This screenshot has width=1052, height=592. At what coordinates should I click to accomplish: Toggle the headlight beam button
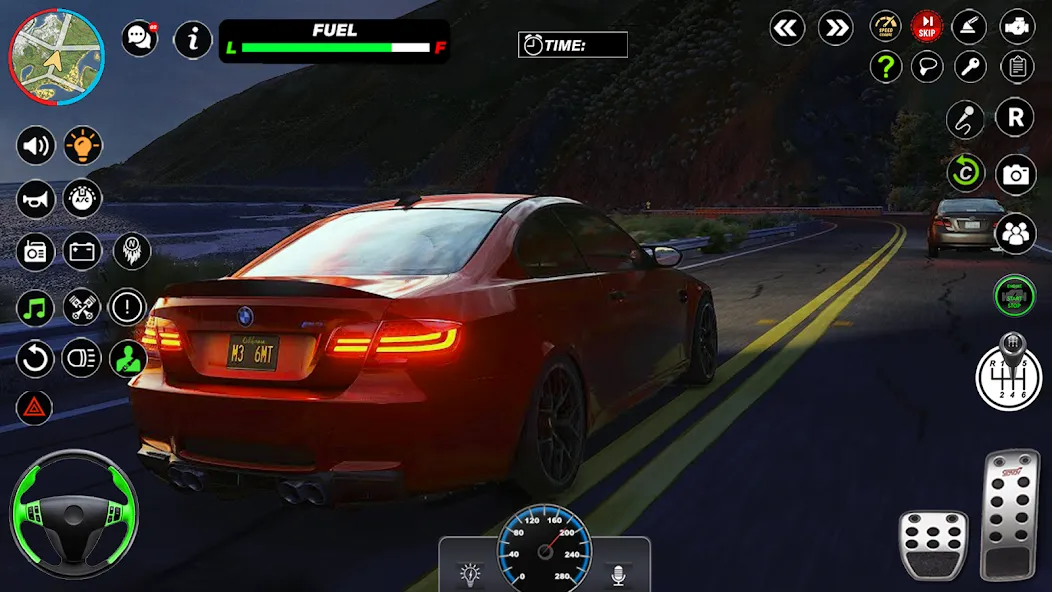tap(82, 357)
